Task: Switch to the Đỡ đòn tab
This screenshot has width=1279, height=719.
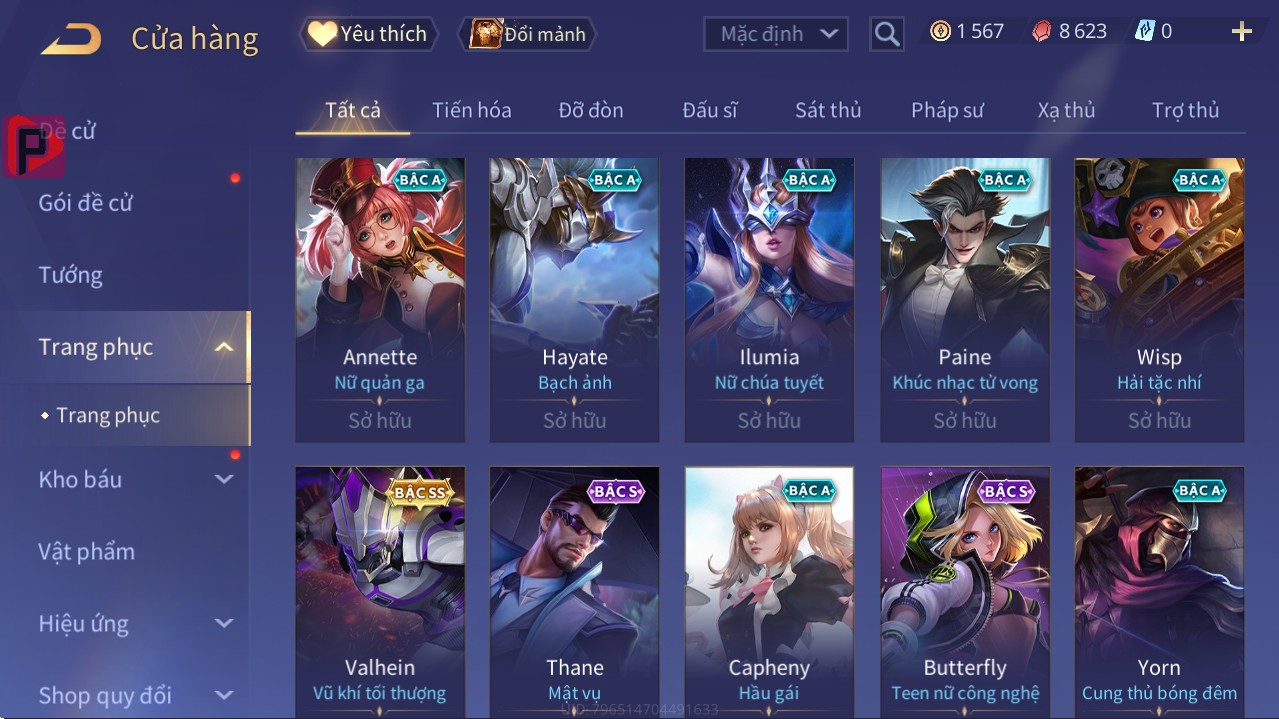Action: point(590,110)
